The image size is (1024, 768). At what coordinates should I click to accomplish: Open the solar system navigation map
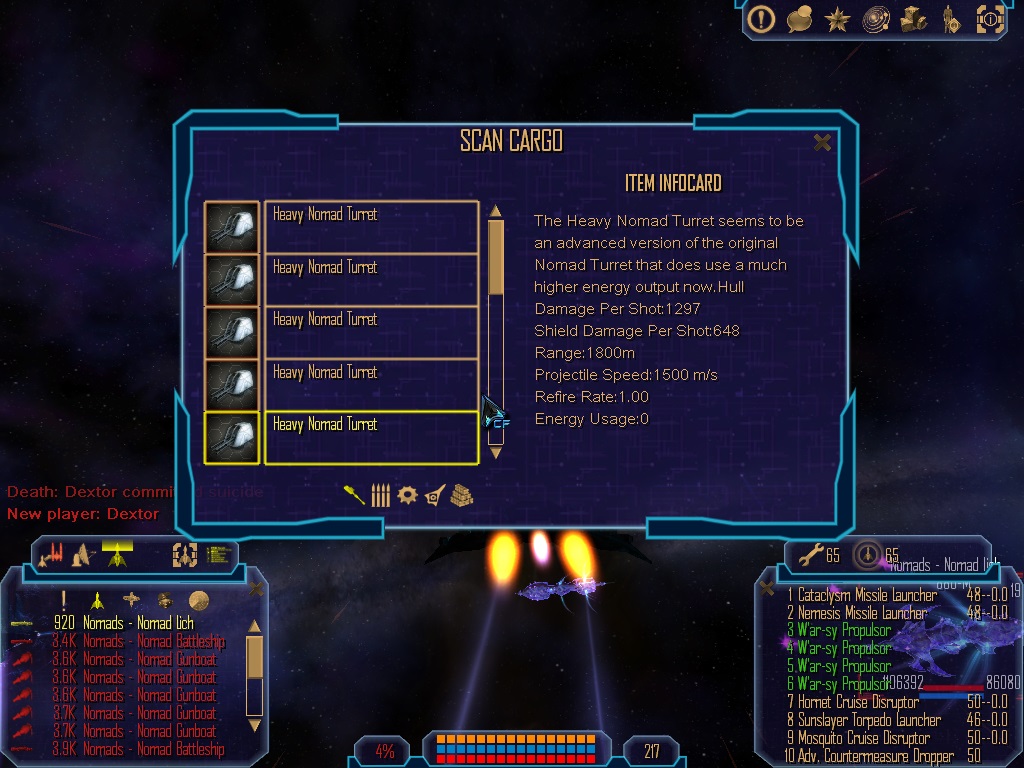click(875, 18)
